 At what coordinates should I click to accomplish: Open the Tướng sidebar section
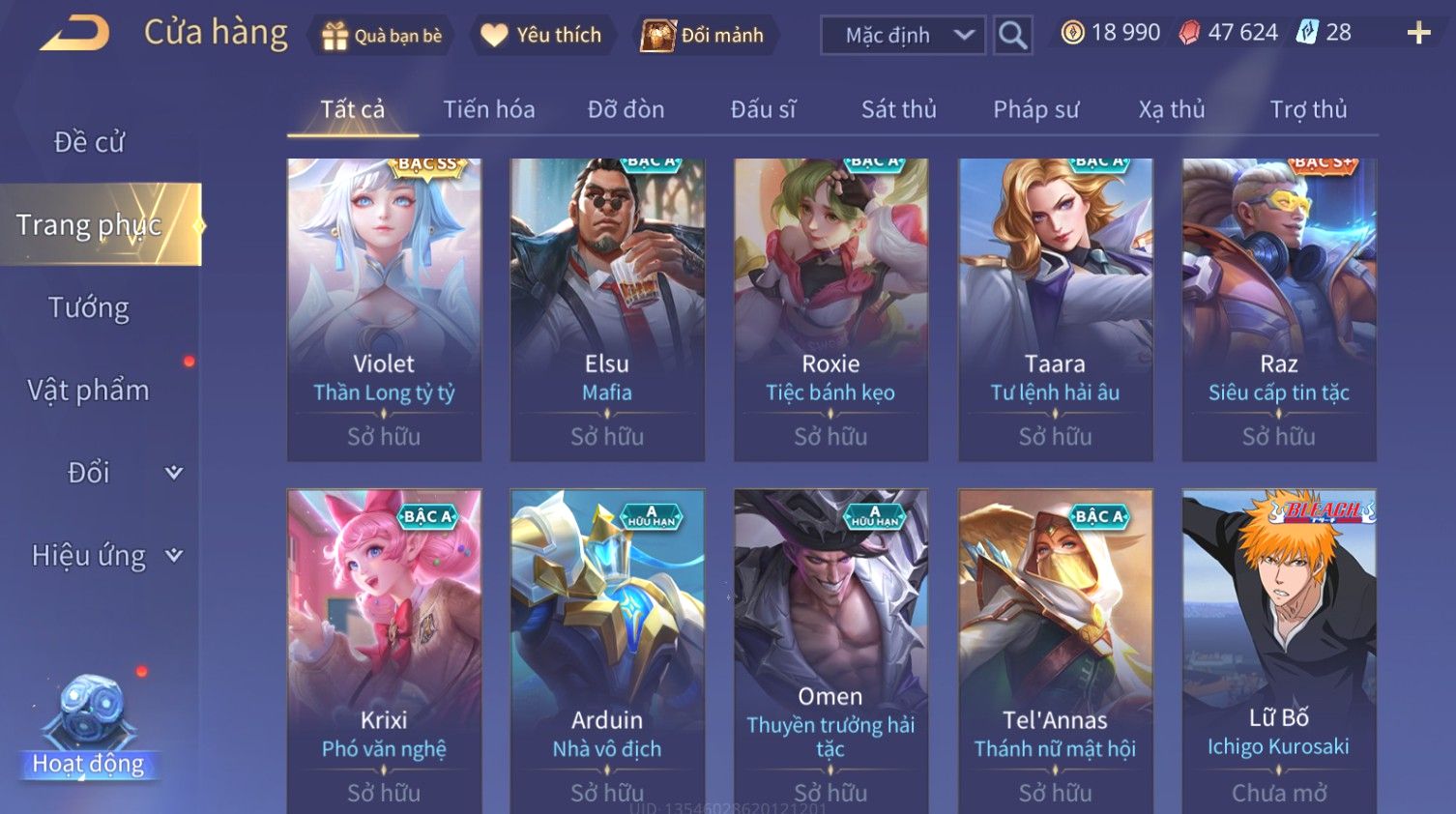point(89,307)
